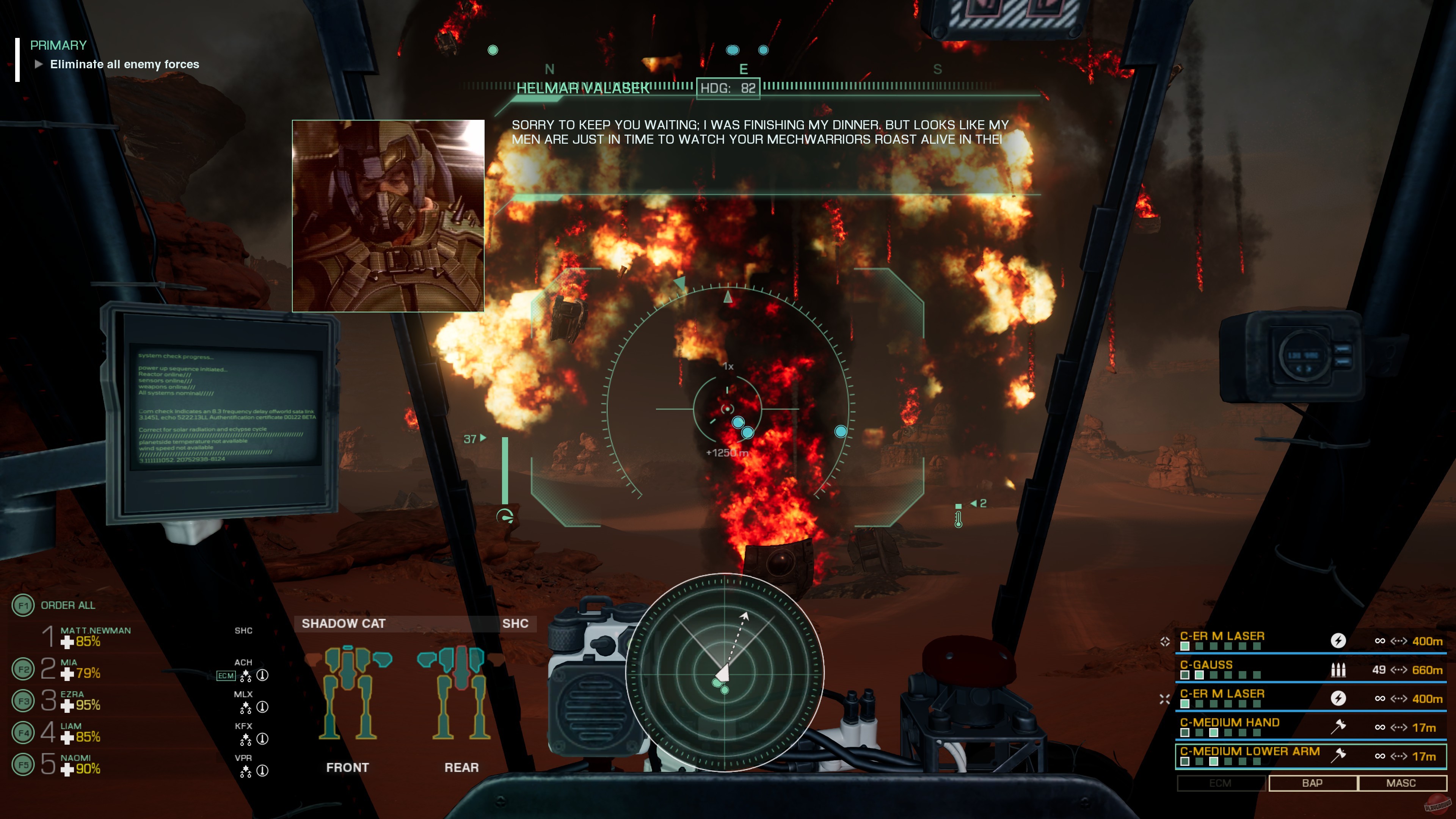1456x819 pixels.
Task: Click the lightning icon on C-ER M LASER
Action: point(1339,641)
